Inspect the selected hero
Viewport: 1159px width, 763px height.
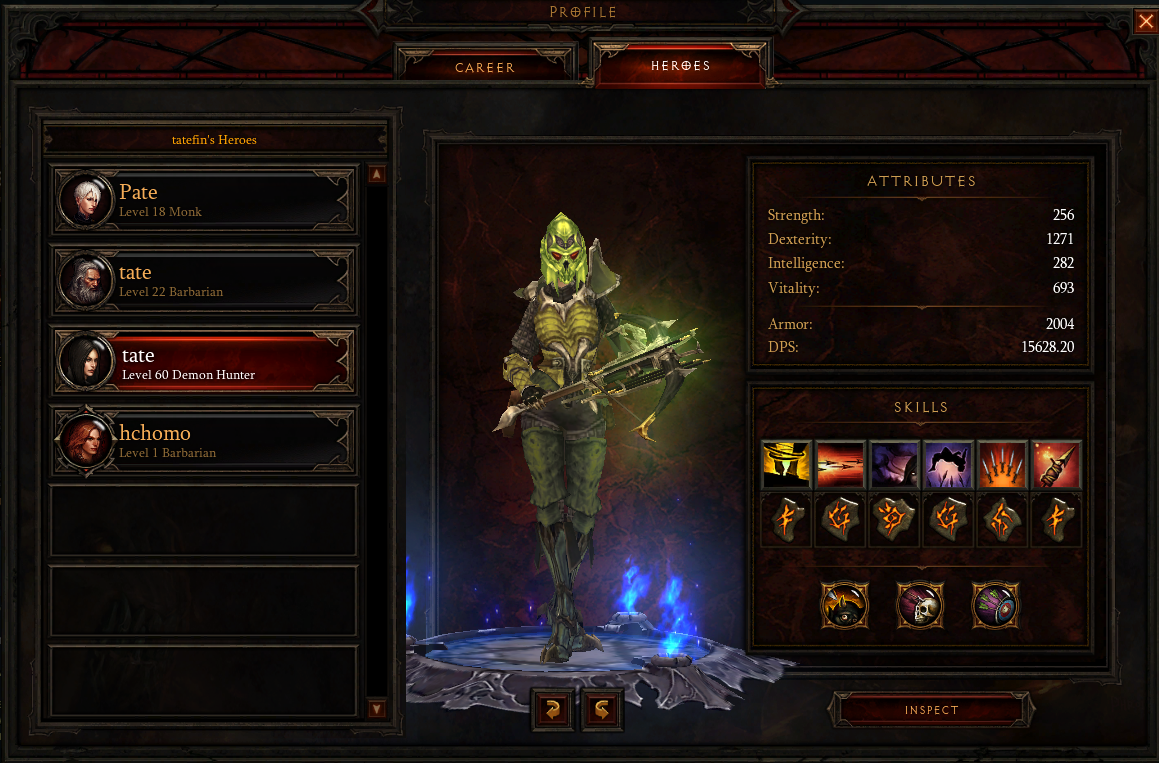pos(931,710)
